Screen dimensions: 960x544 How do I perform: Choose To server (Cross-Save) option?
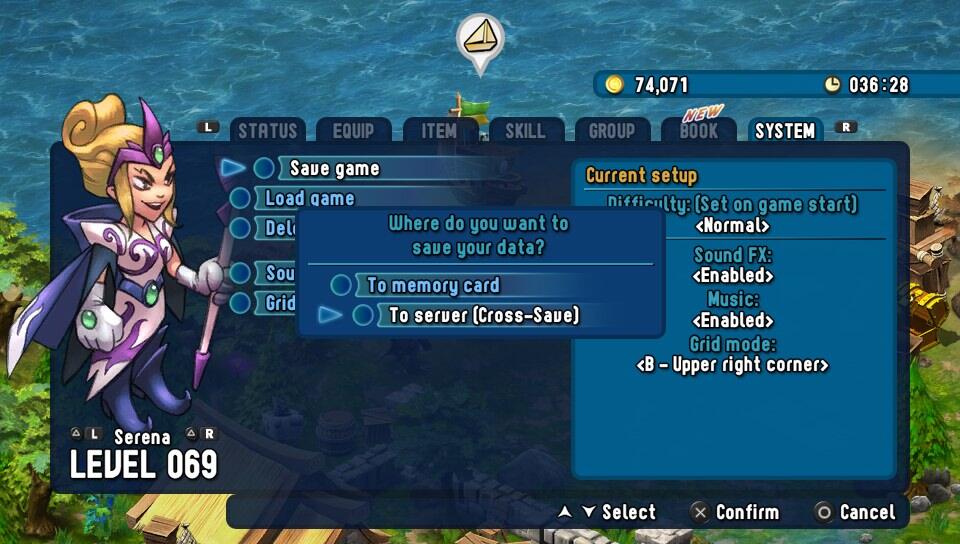[x=484, y=315]
